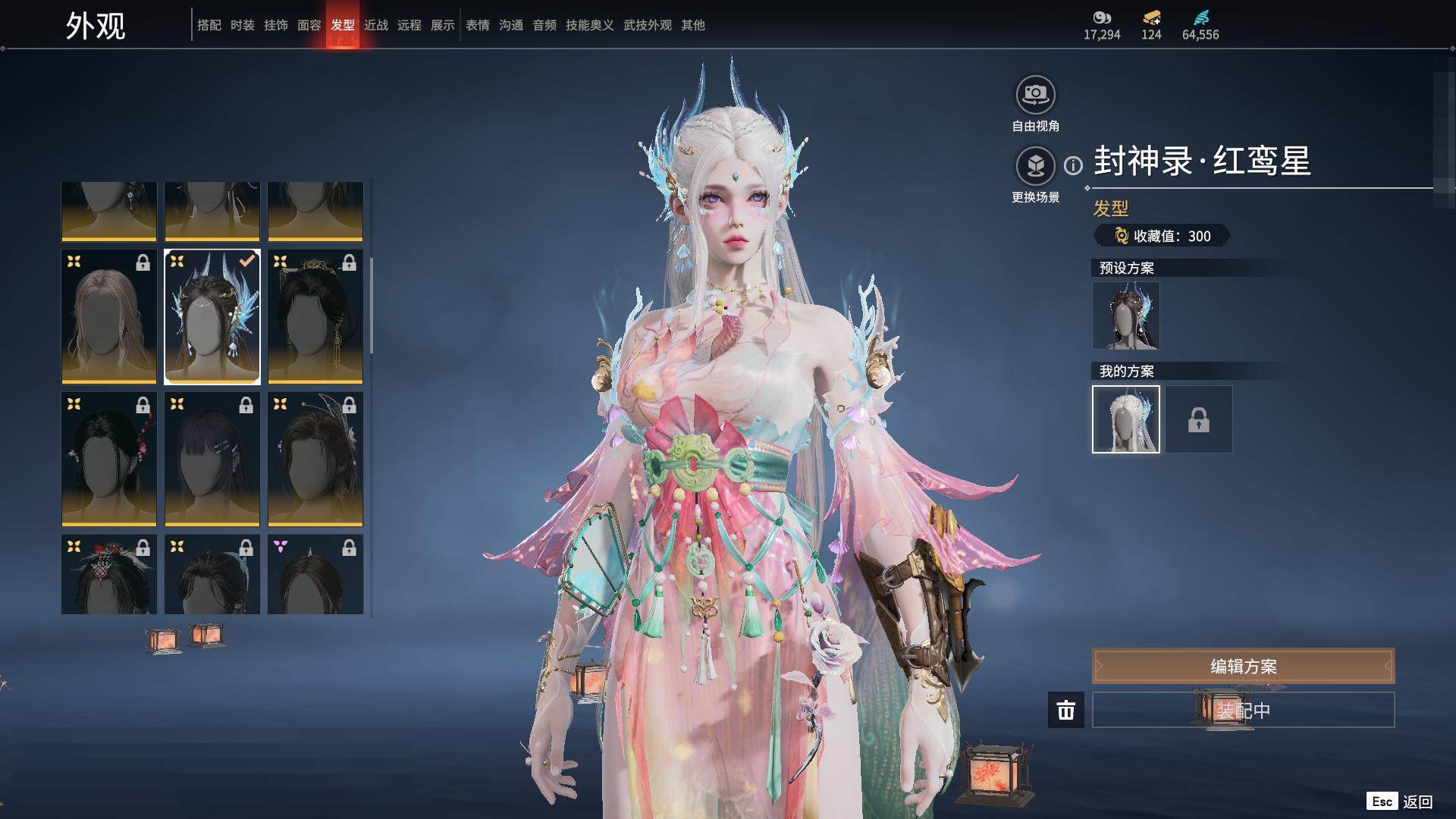The height and width of the screenshot is (819, 1456).
Task: Select the 音频 tab
Action: [544, 25]
